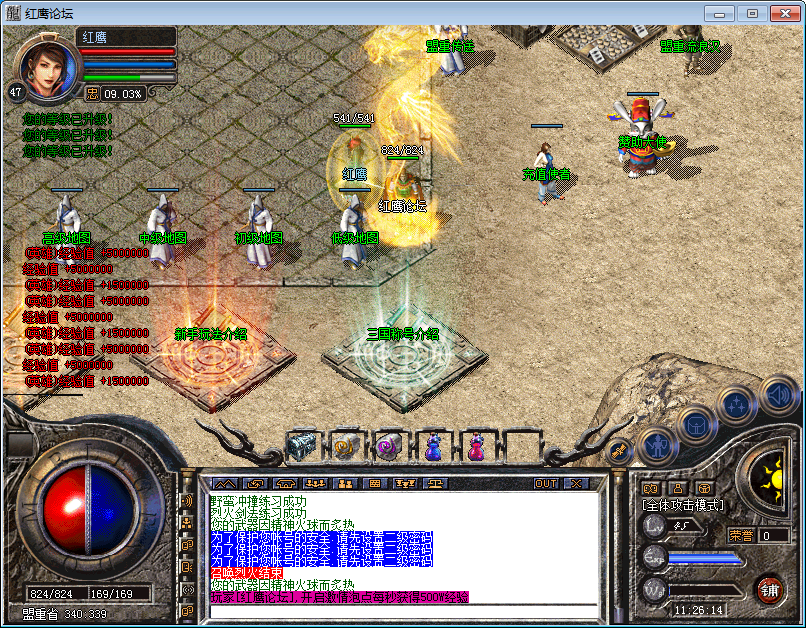This screenshot has width=806, height=628.
Task: Use the purple spiral scroll in belt
Action: tap(389, 444)
